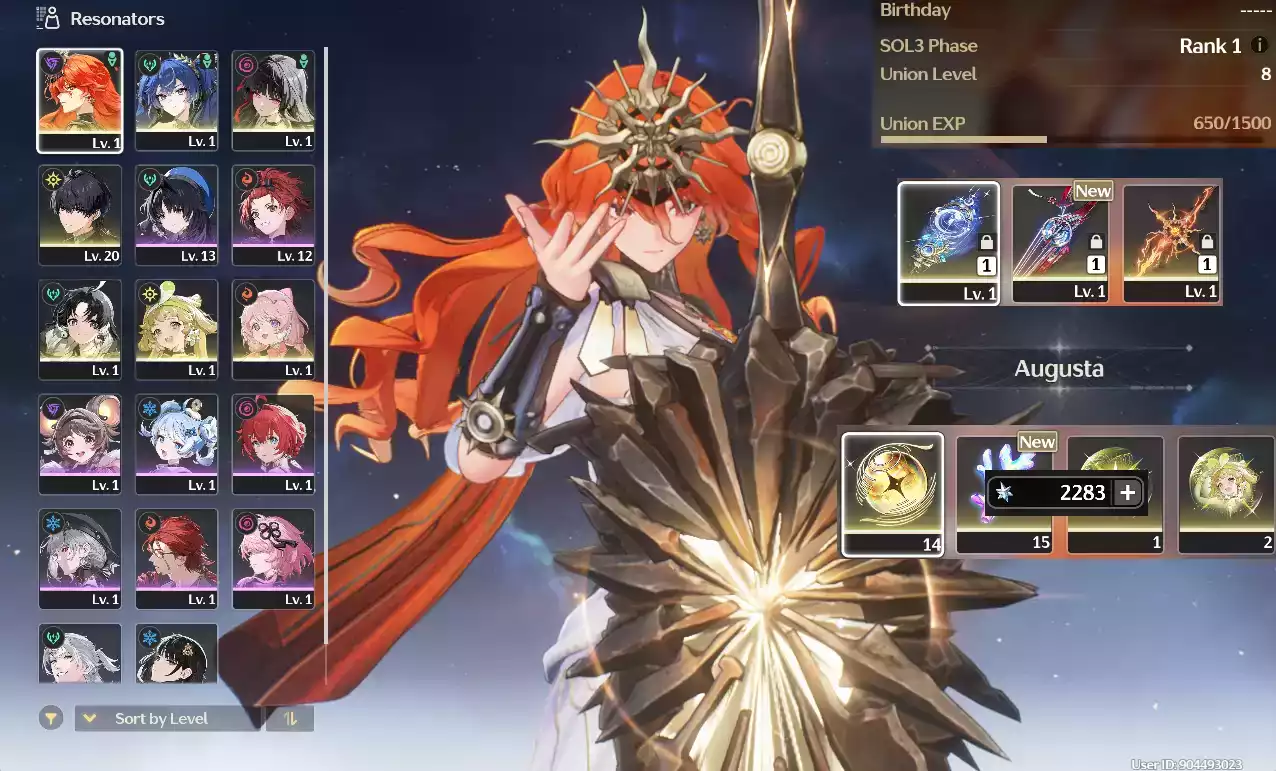This screenshot has width=1276, height=771.
Task: Show SOL3 Phase rank info icon
Action: click(1259, 45)
